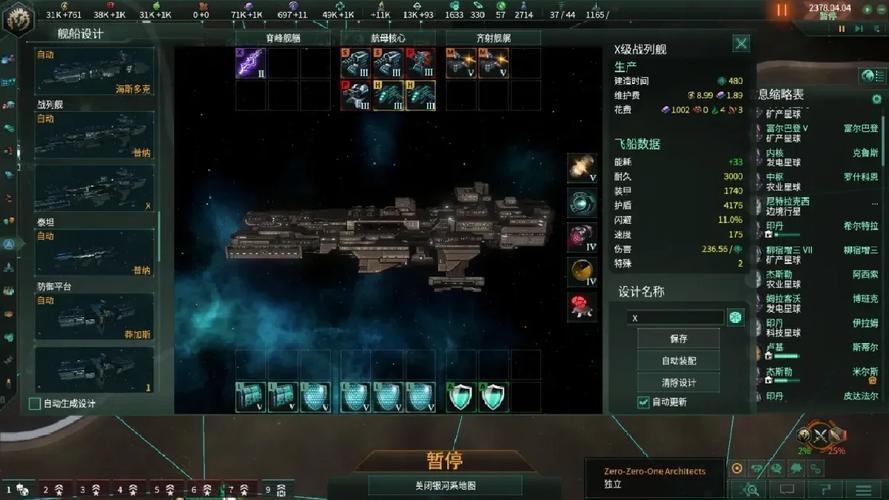The width and height of the screenshot is (889, 500).
Task: Enable the 自动生成设计 checkbox
Action: 36,404
